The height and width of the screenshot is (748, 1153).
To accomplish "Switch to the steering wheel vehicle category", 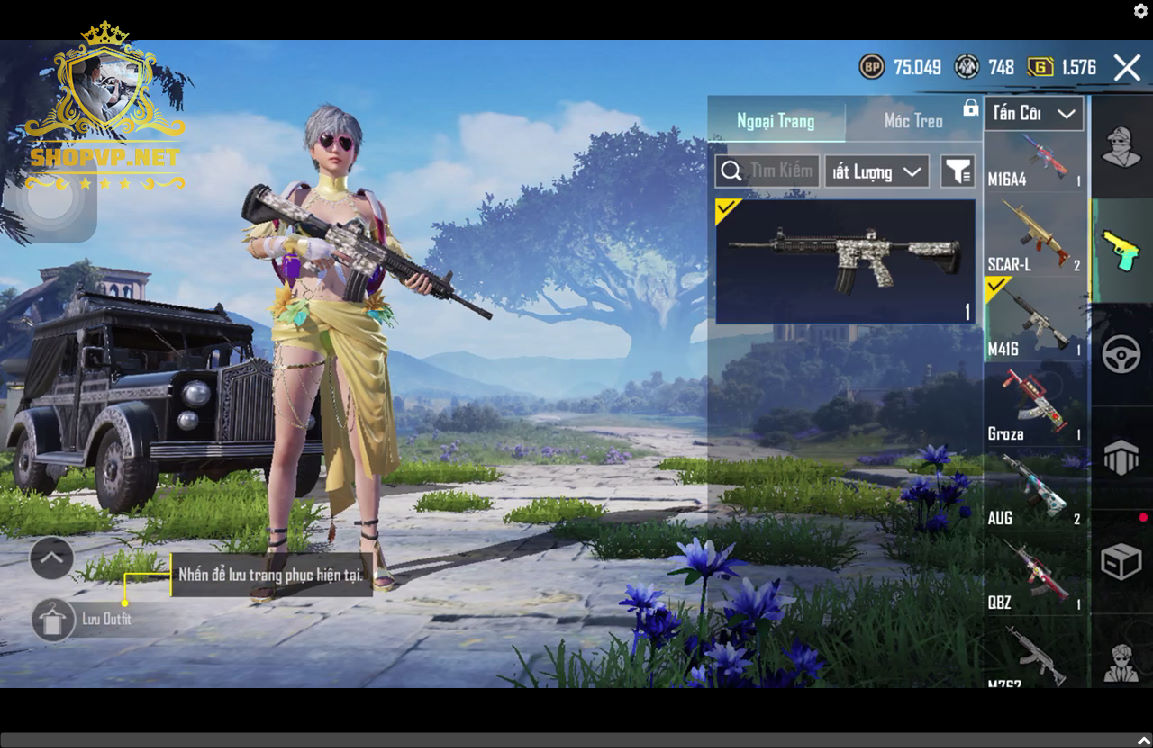I will (x=1121, y=355).
